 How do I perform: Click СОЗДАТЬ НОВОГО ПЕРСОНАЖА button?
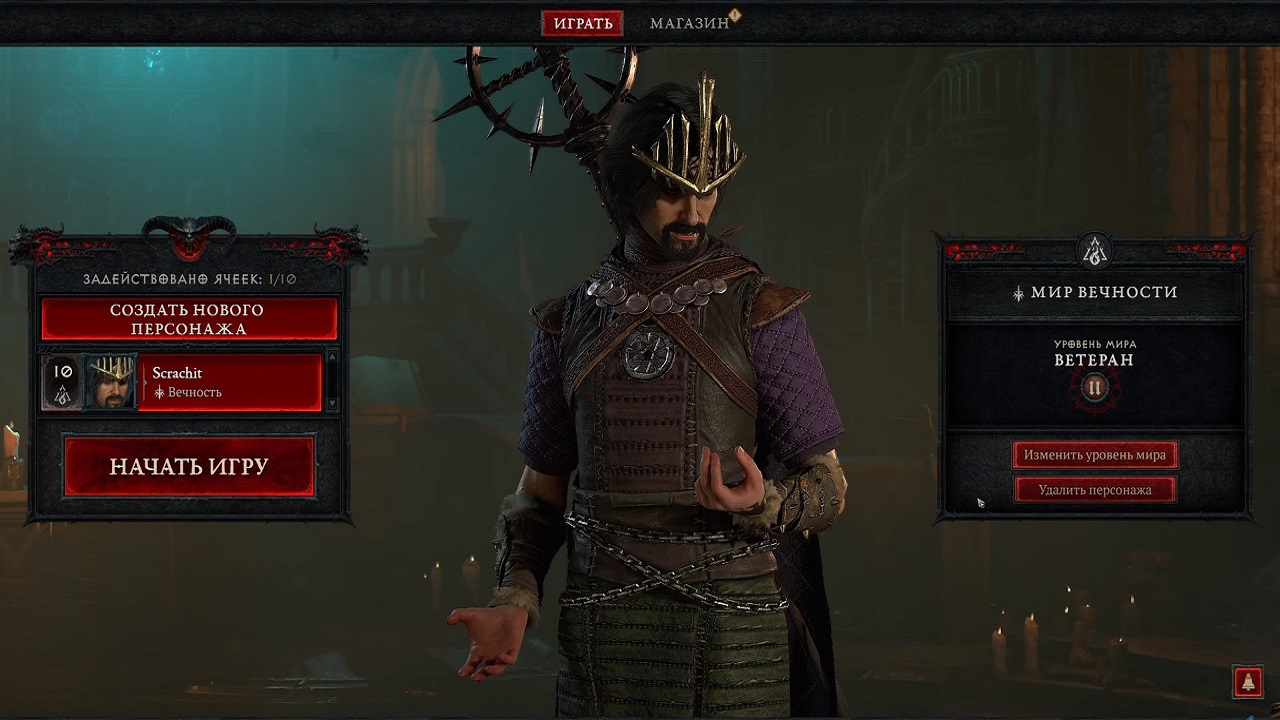click(189, 320)
